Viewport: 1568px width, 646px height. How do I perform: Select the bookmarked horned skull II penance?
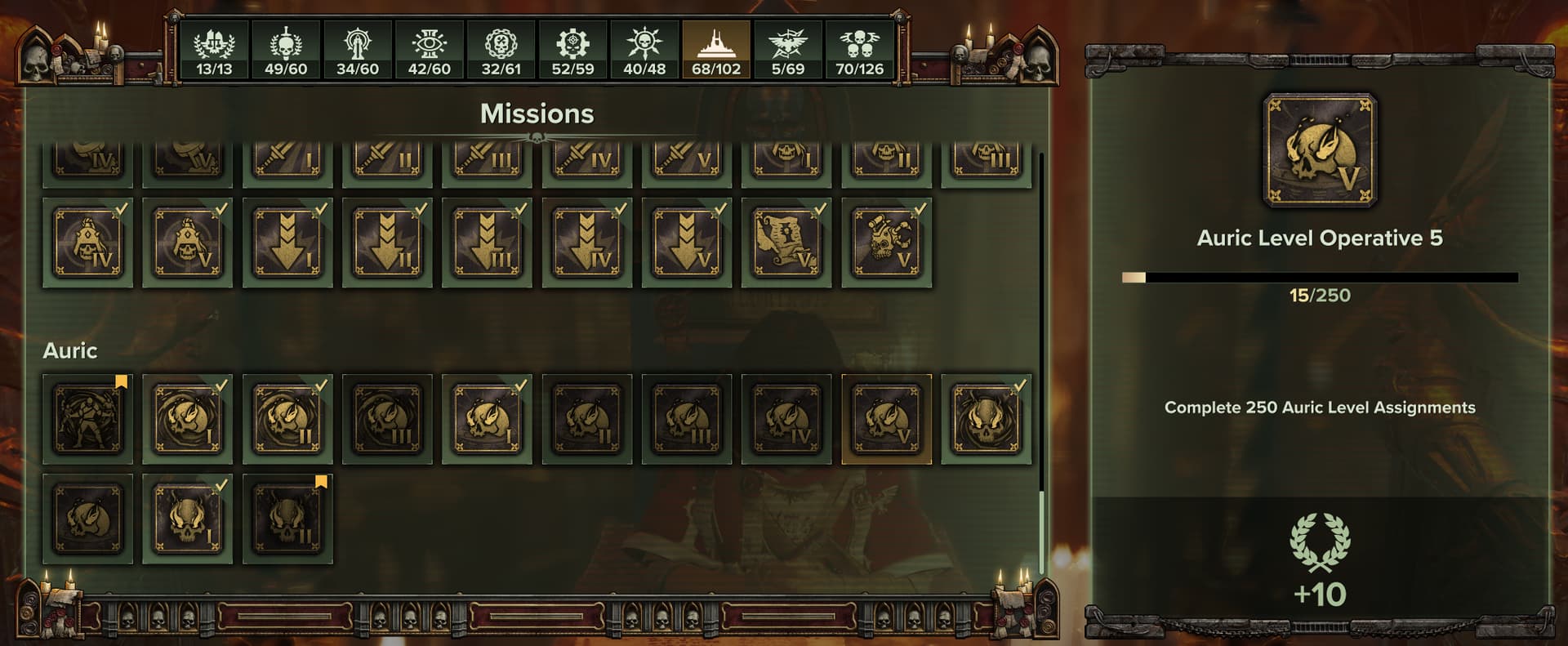[x=287, y=519]
